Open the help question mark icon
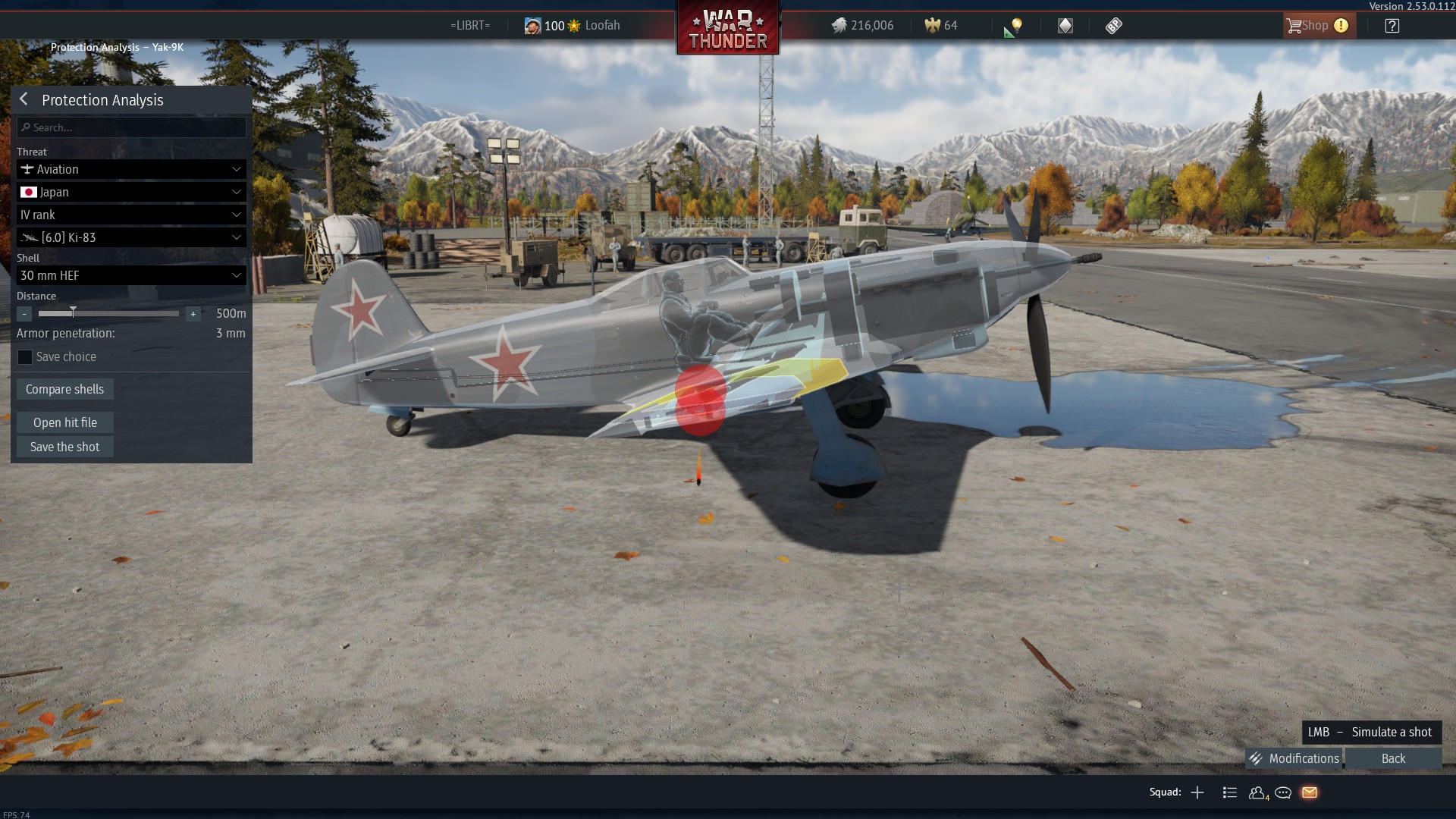This screenshot has width=1456, height=819. coord(1392,26)
